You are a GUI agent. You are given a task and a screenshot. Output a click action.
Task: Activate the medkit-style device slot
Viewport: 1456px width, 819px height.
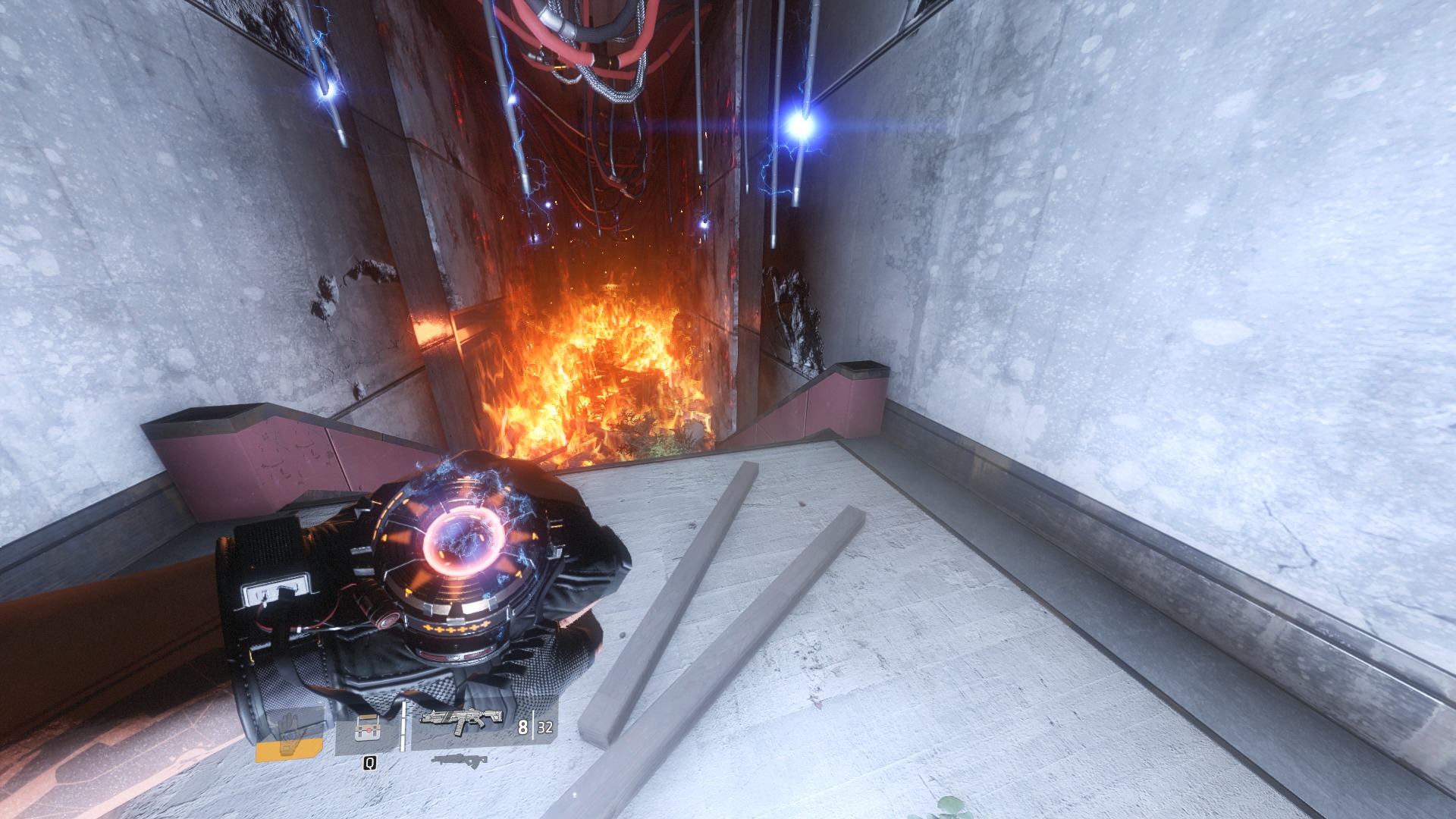(367, 731)
